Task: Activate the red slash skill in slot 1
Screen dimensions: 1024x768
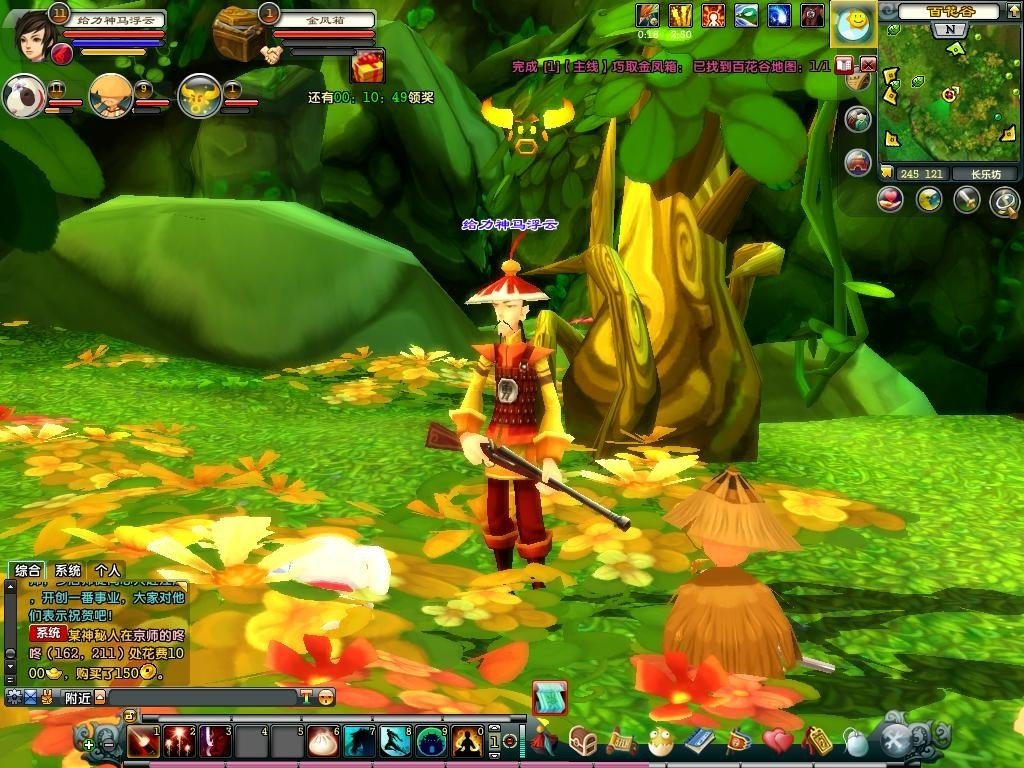Action: tap(143, 741)
